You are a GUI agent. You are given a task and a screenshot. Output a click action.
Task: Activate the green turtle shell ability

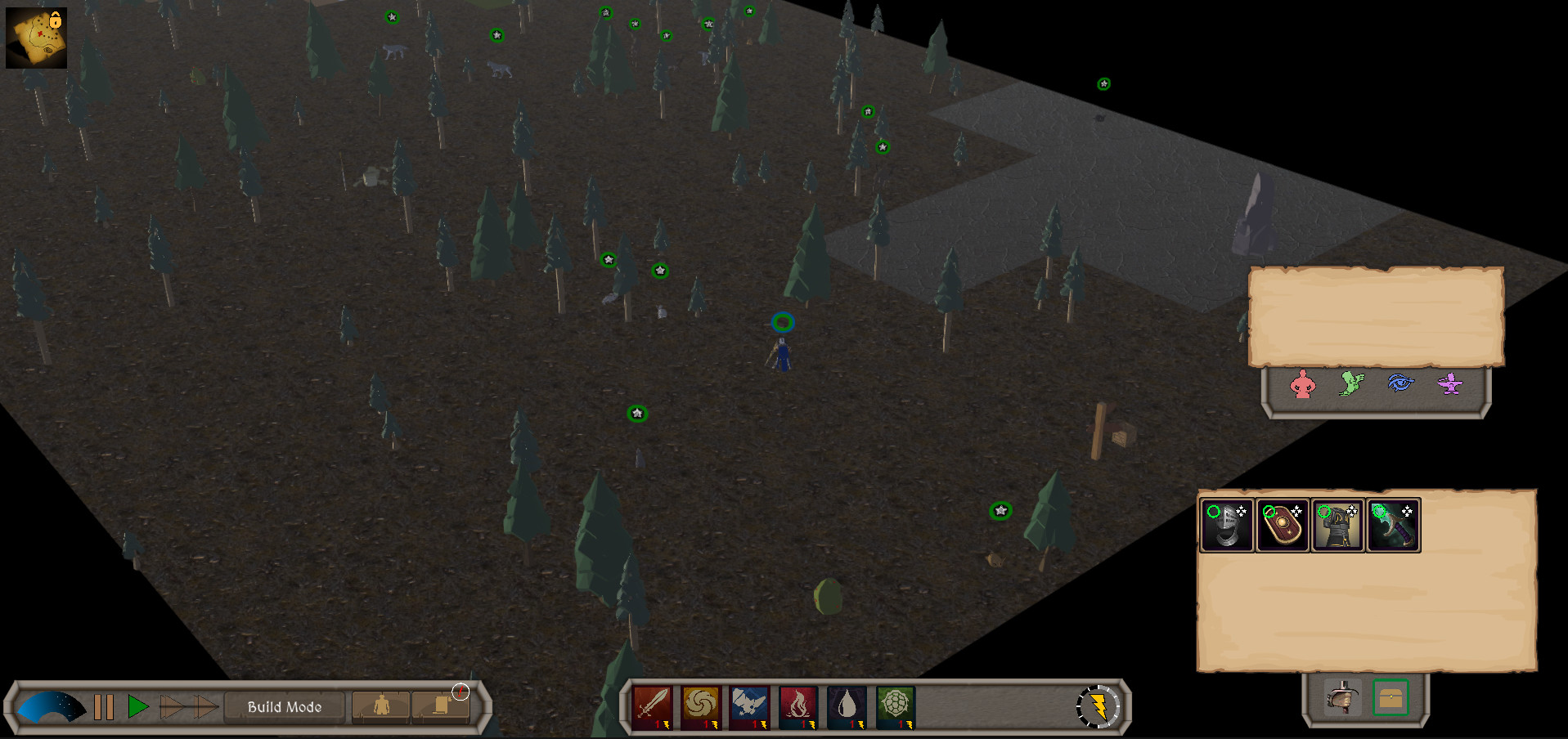(x=895, y=705)
